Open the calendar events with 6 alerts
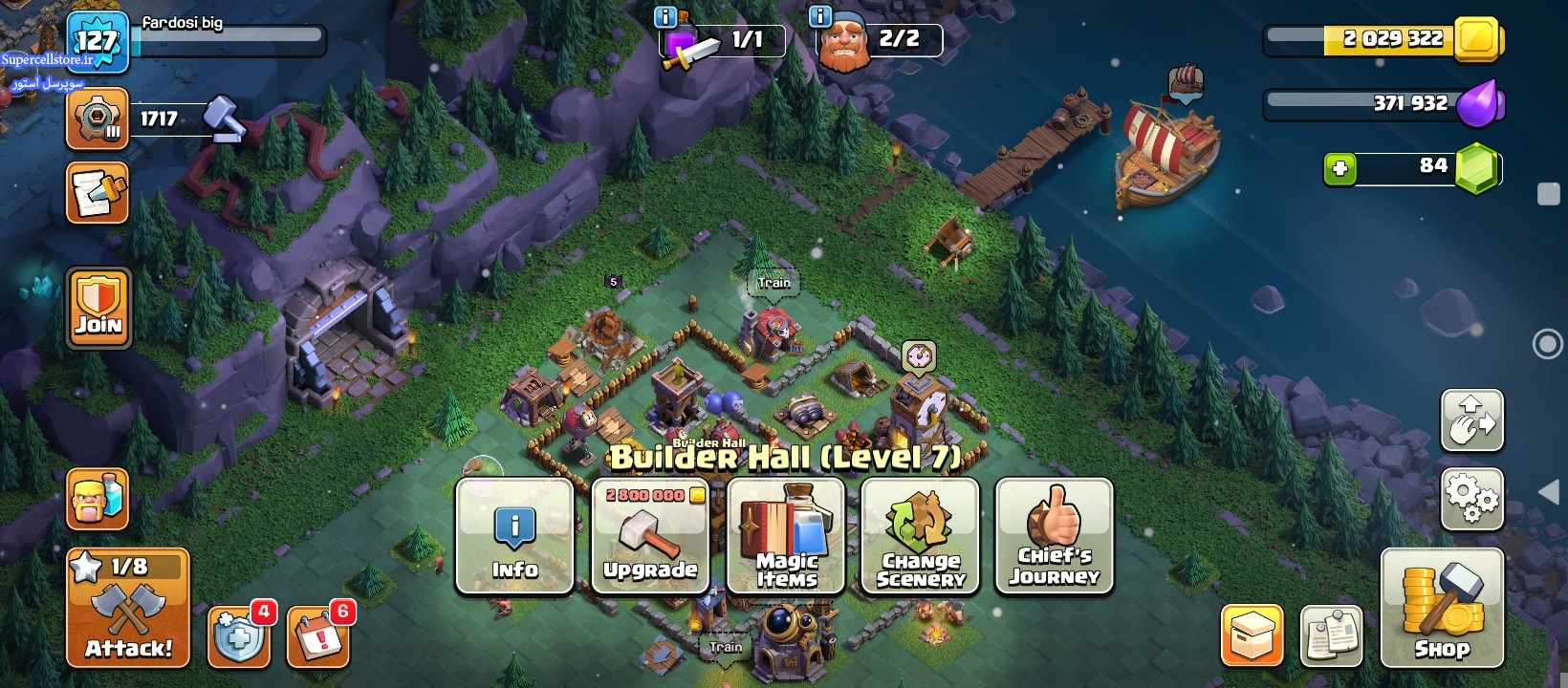 [x=317, y=635]
